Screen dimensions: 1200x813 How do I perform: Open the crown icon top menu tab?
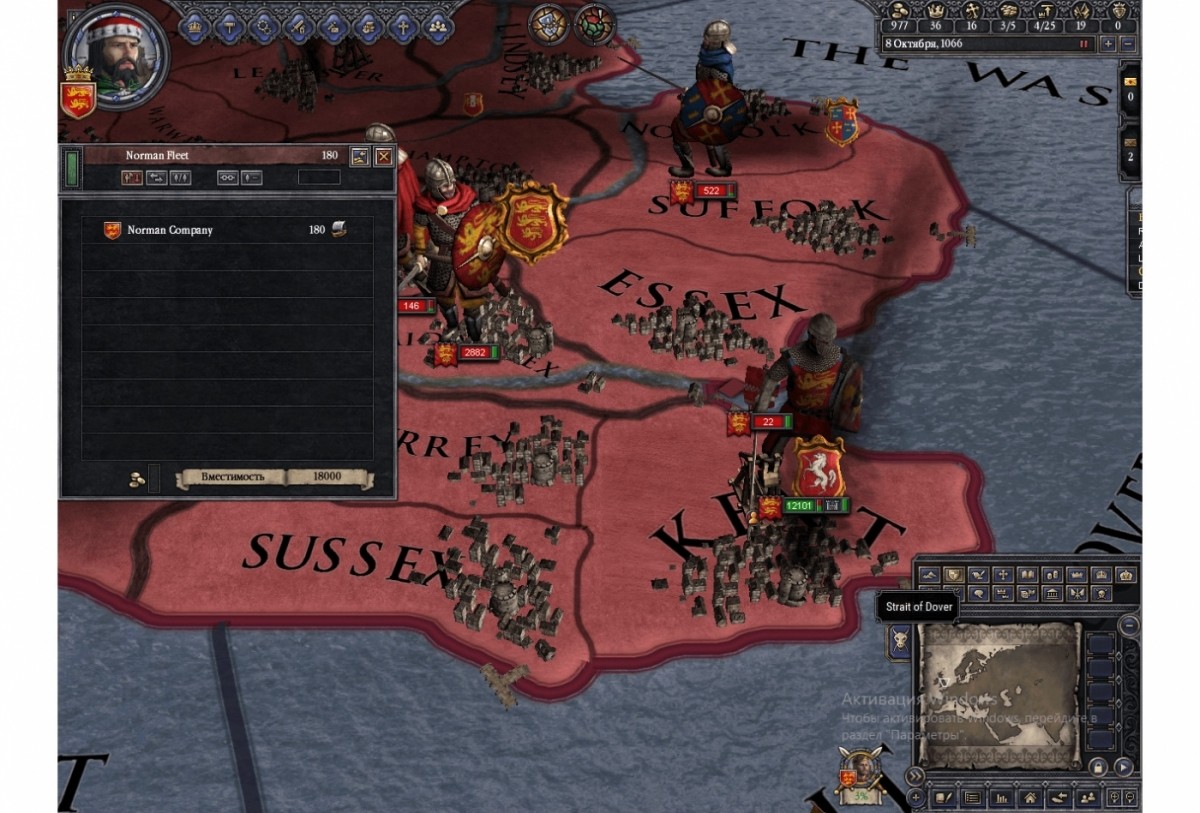[x=192, y=25]
